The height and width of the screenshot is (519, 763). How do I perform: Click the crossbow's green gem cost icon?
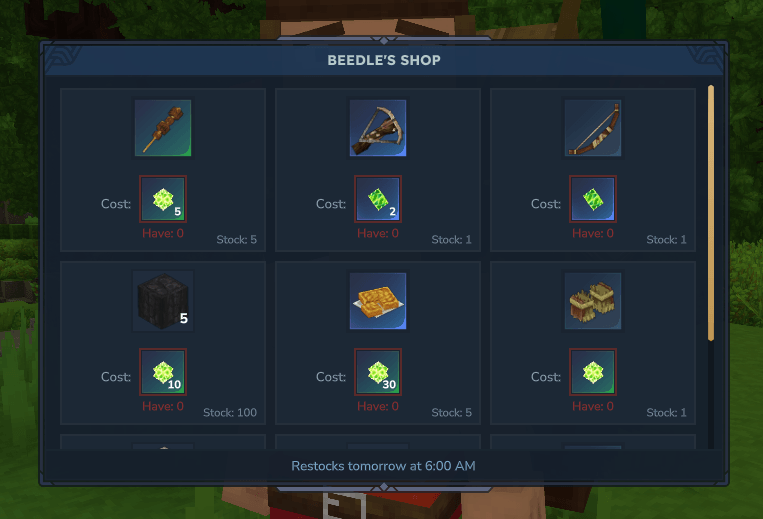tap(378, 200)
